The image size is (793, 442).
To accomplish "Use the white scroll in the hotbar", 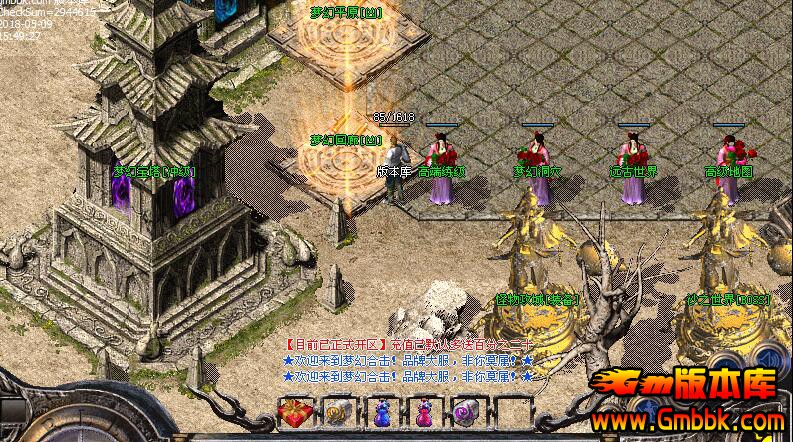I will point(338,412).
